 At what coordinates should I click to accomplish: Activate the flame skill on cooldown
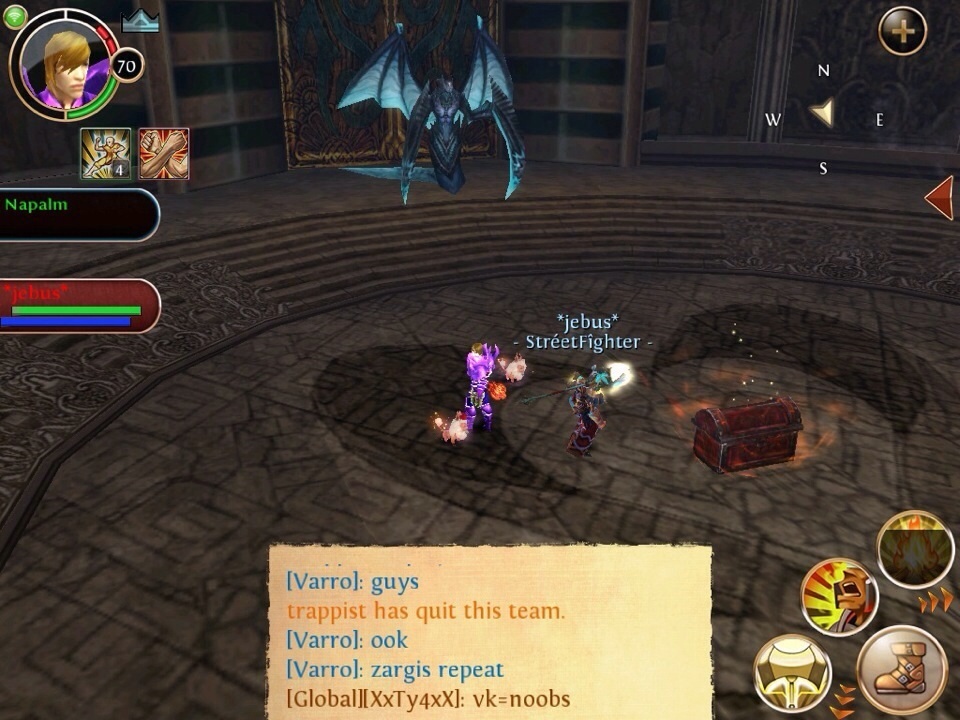click(914, 549)
